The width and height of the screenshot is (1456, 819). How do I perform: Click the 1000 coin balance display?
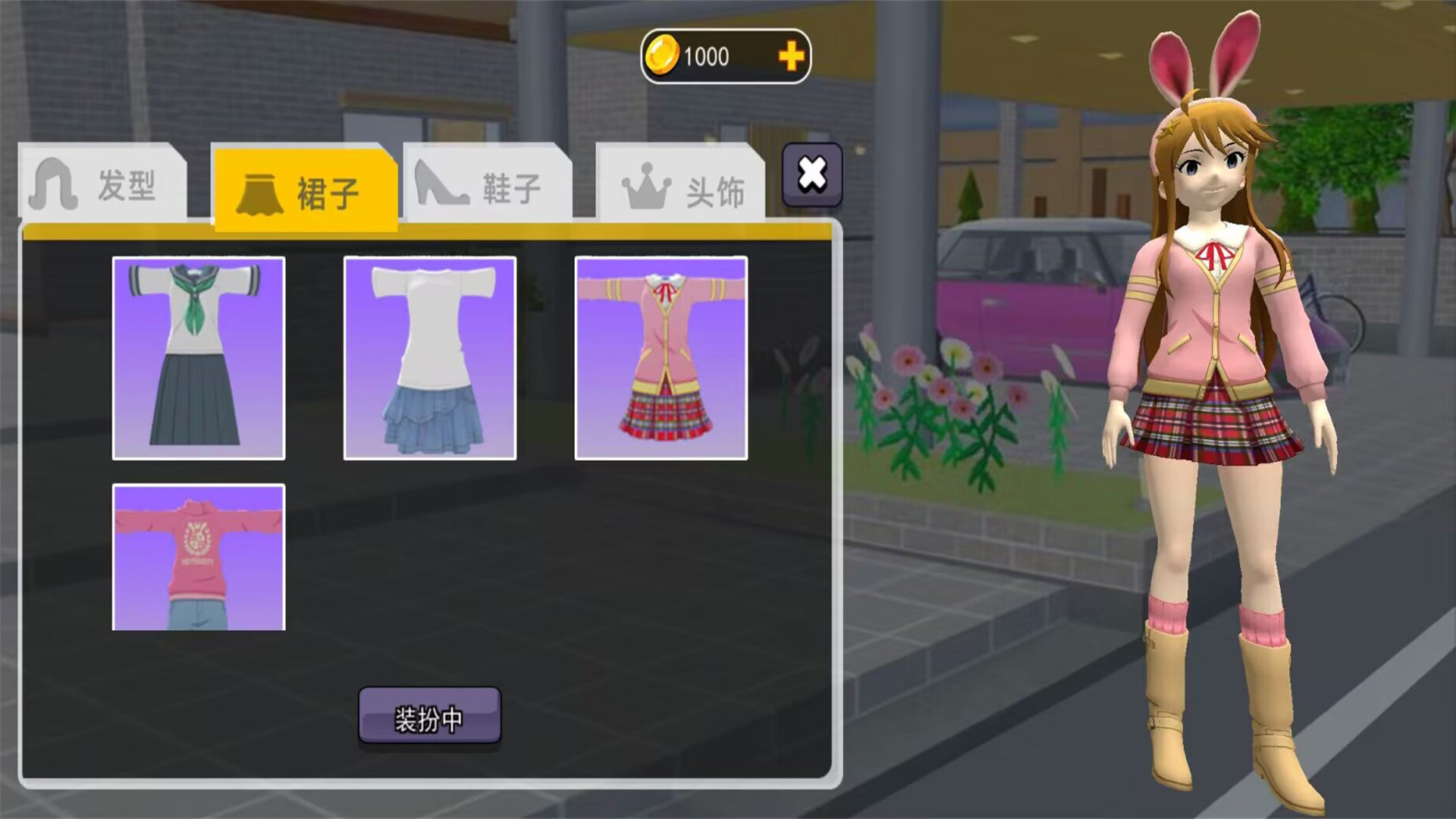[705, 55]
